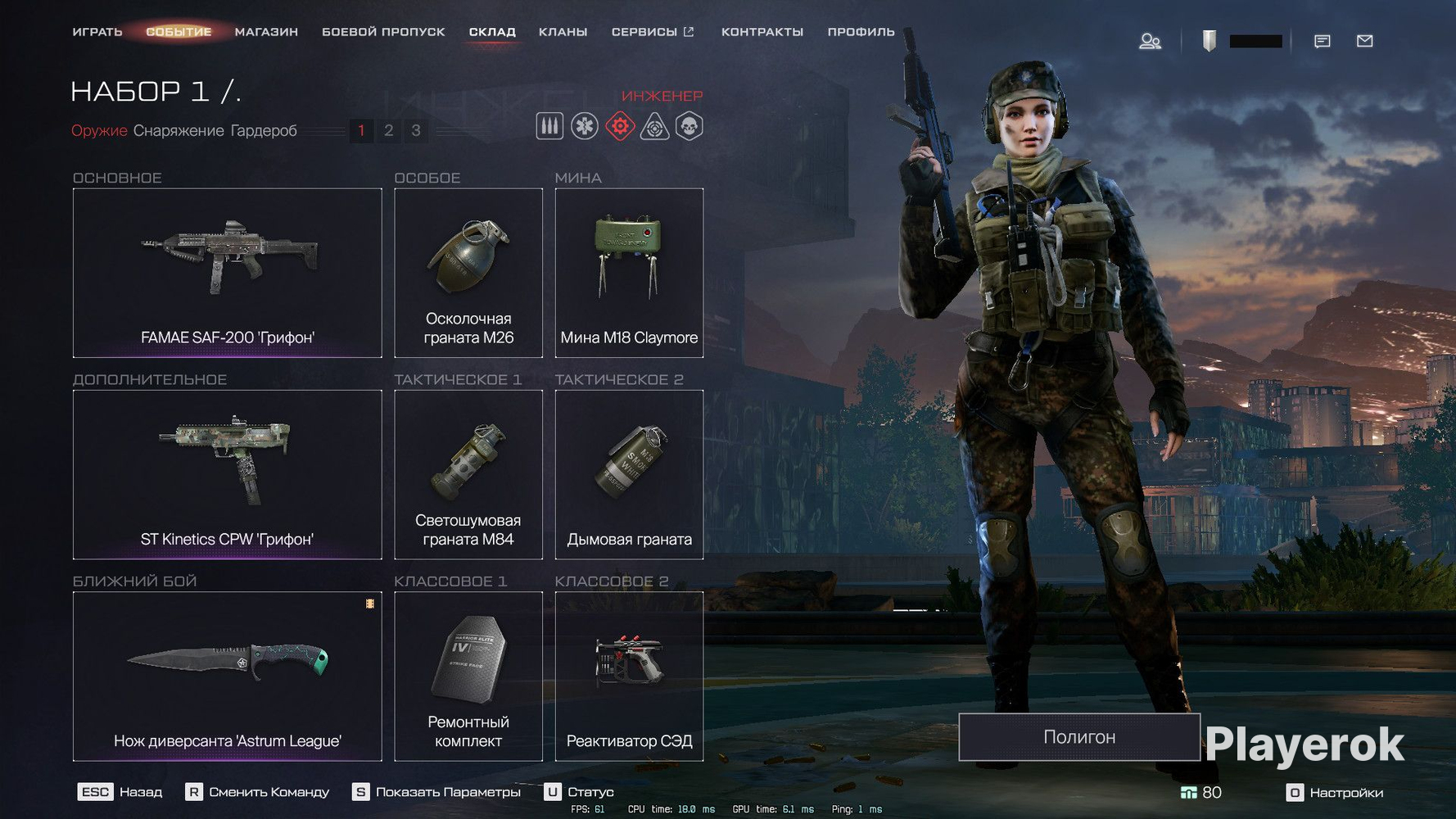Open the Контракты section
The height and width of the screenshot is (819, 1456).
tap(762, 32)
